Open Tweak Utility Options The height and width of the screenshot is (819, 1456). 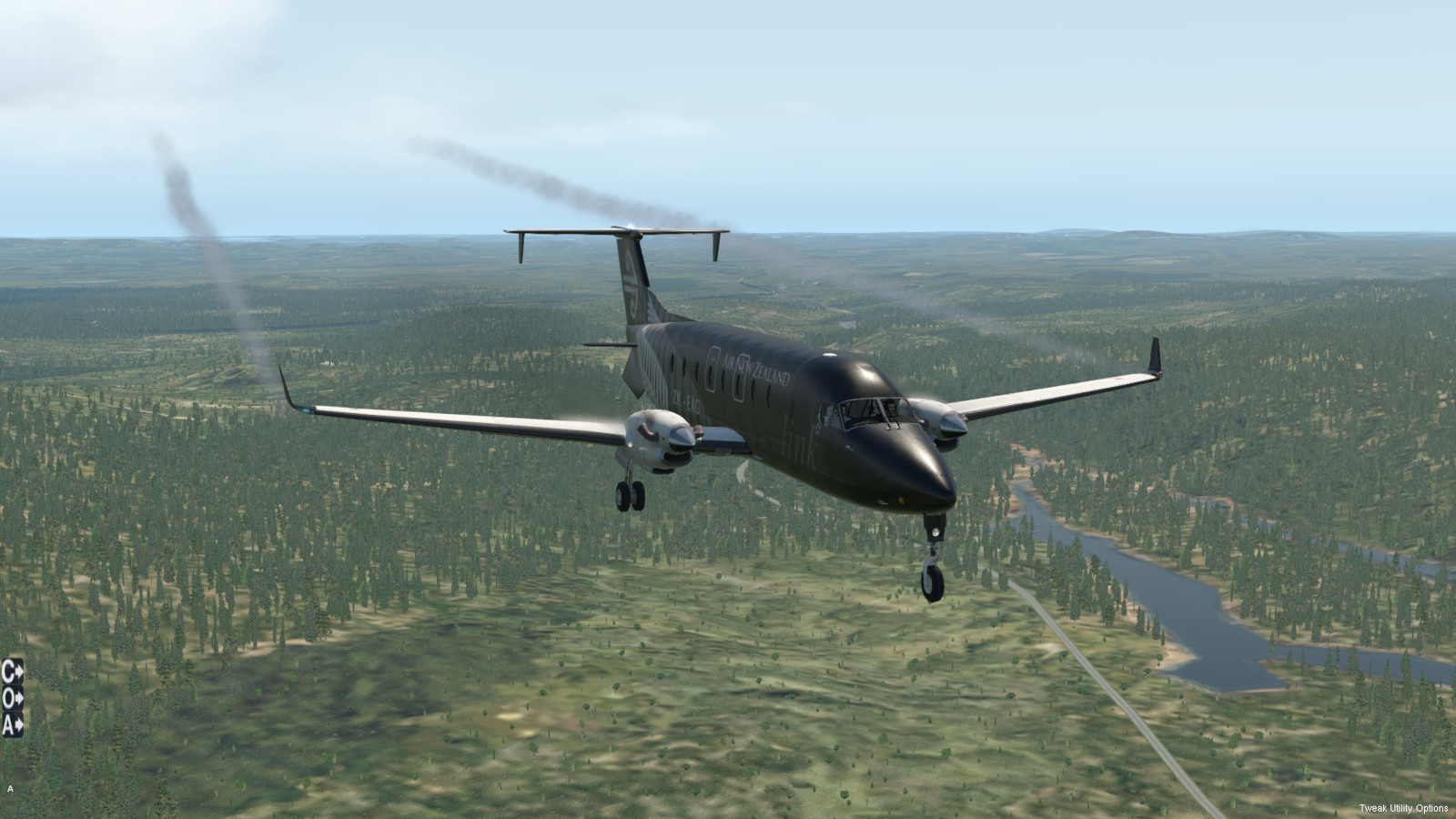pyautogui.click(x=1403, y=808)
